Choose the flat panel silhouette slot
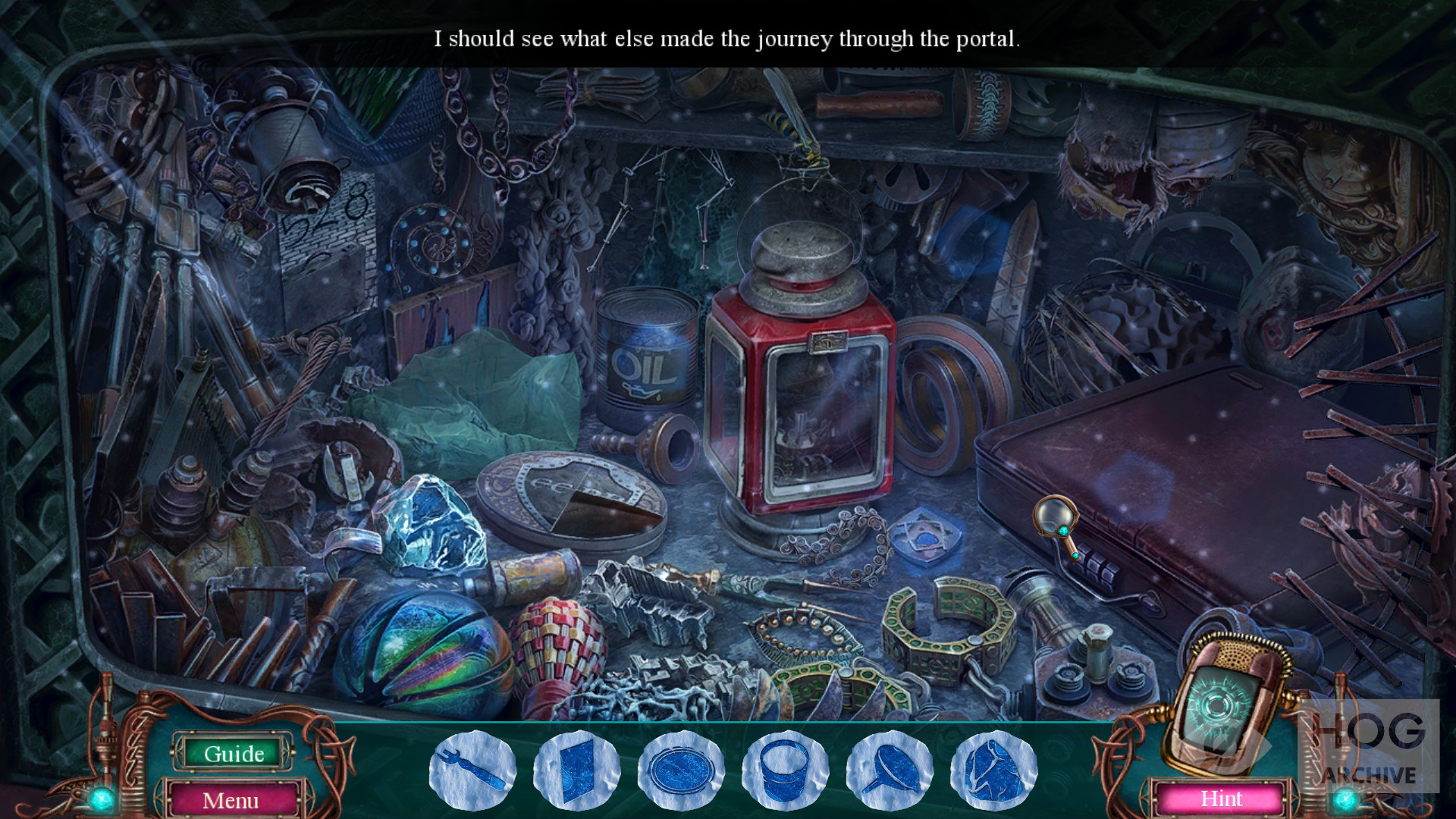Viewport: 1456px width, 819px height. pos(576,770)
